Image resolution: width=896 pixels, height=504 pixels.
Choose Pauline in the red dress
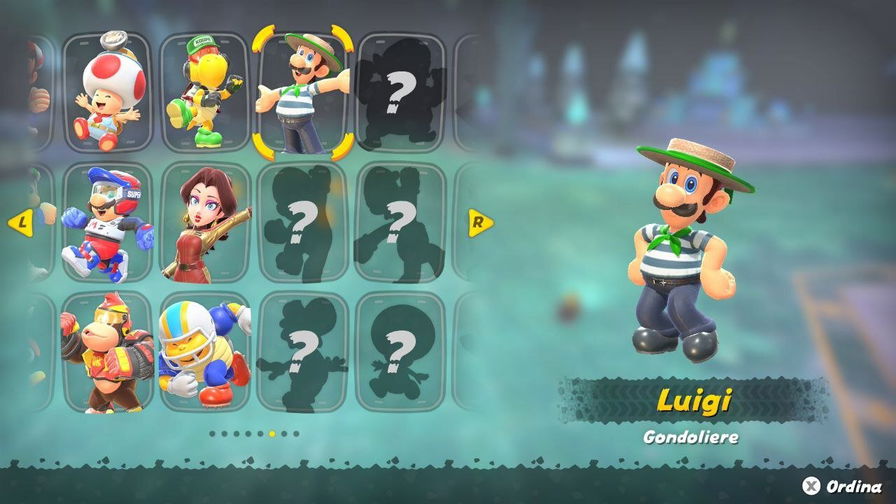(x=204, y=222)
